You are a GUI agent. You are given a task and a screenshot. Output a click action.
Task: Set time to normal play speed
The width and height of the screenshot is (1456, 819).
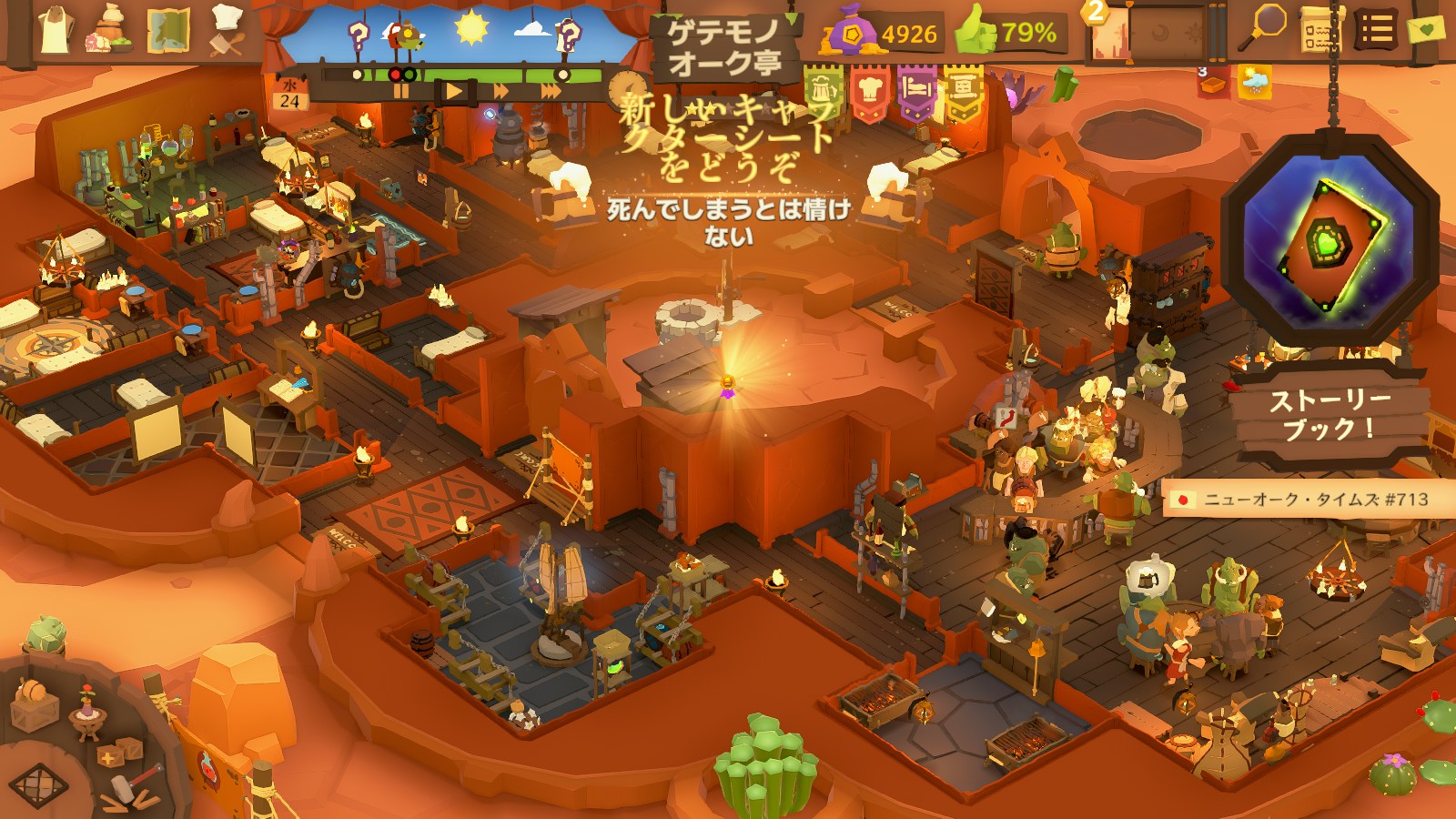click(454, 92)
